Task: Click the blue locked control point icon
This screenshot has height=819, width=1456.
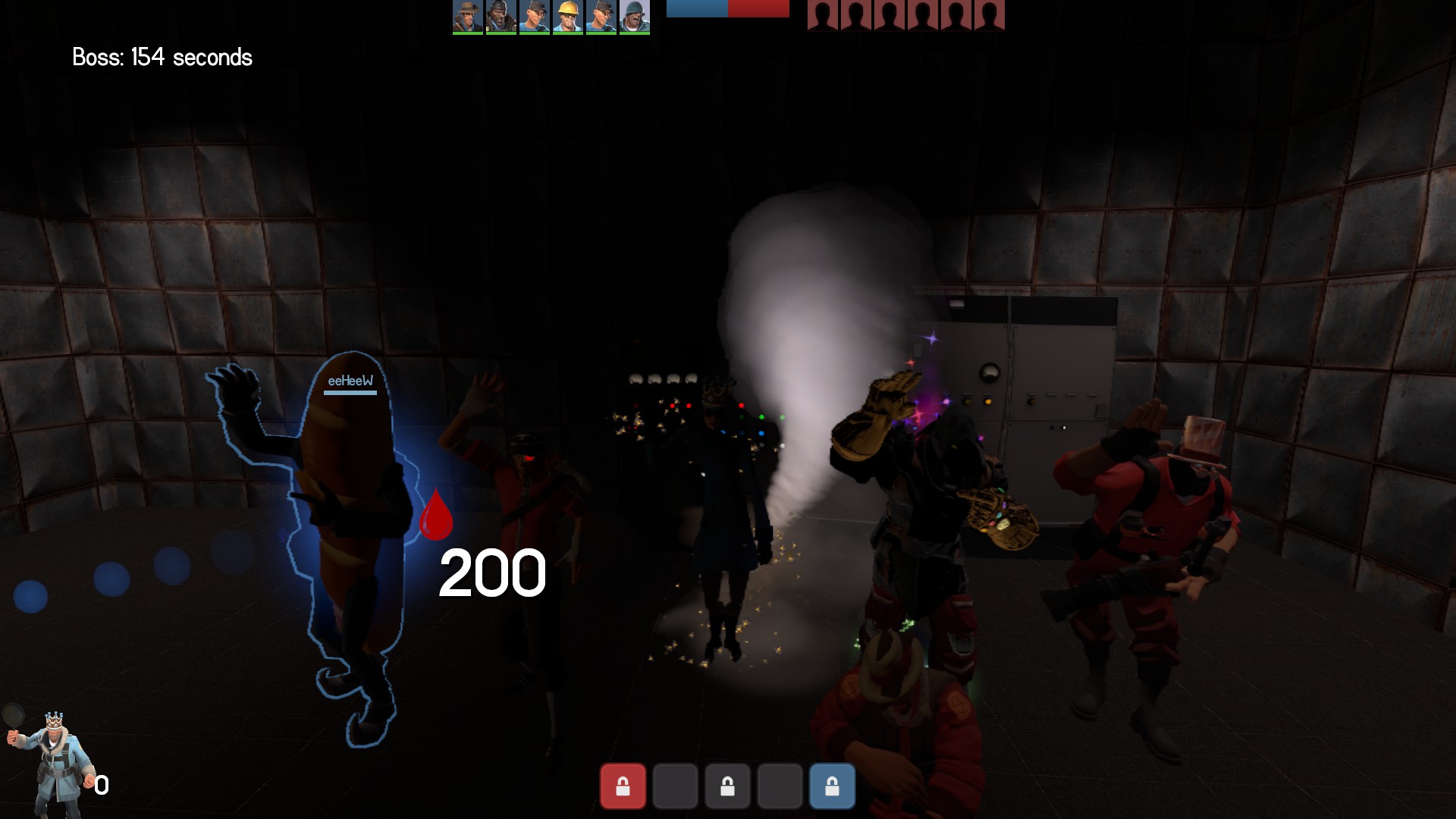Action: 832,786
